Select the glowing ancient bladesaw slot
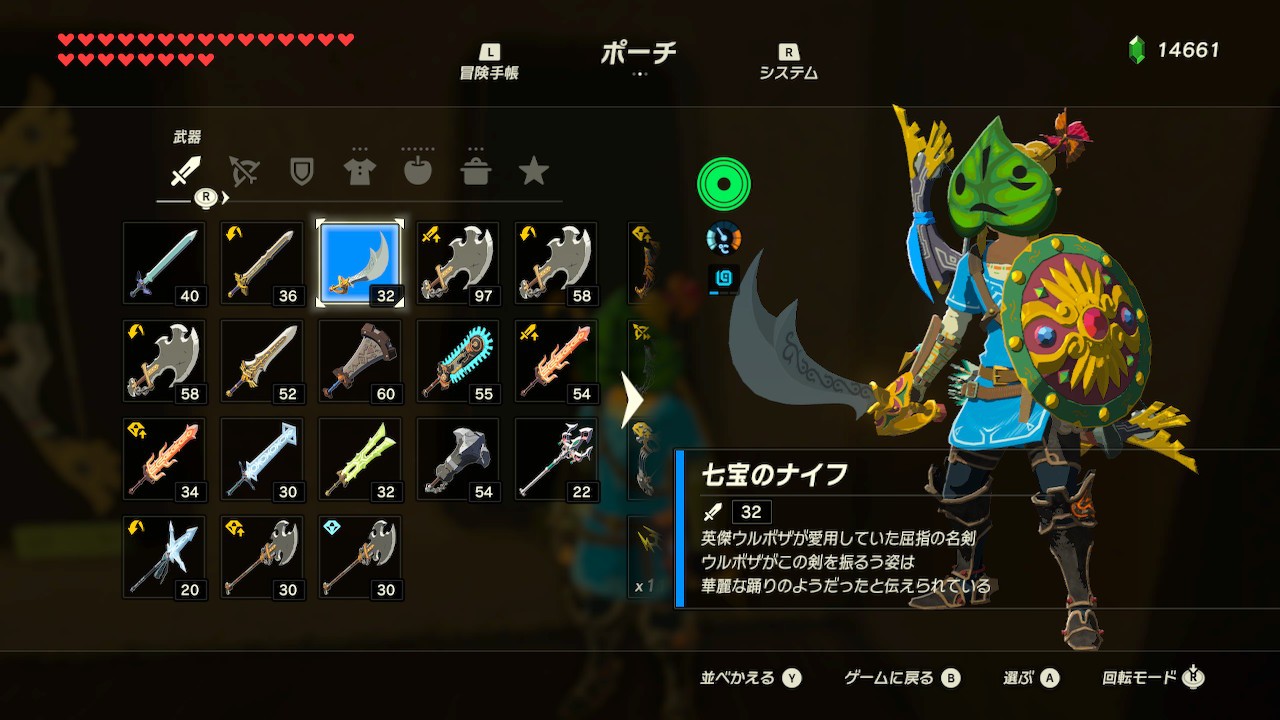Viewport: 1280px width, 720px height. point(458,361)
